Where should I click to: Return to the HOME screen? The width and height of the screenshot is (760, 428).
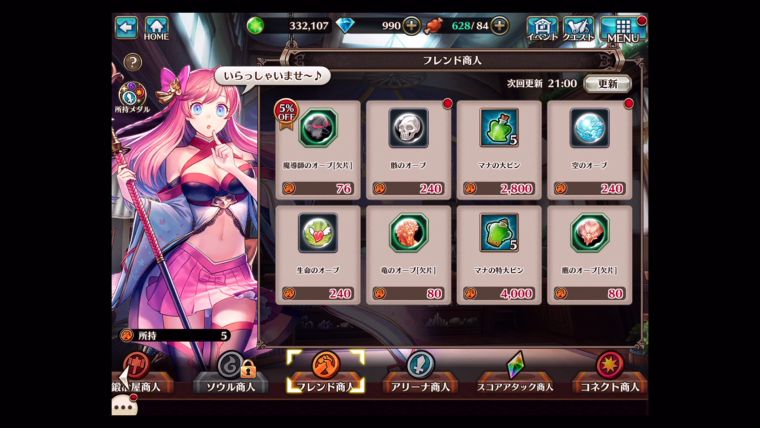pyautogui.click(x=157, y=27)
